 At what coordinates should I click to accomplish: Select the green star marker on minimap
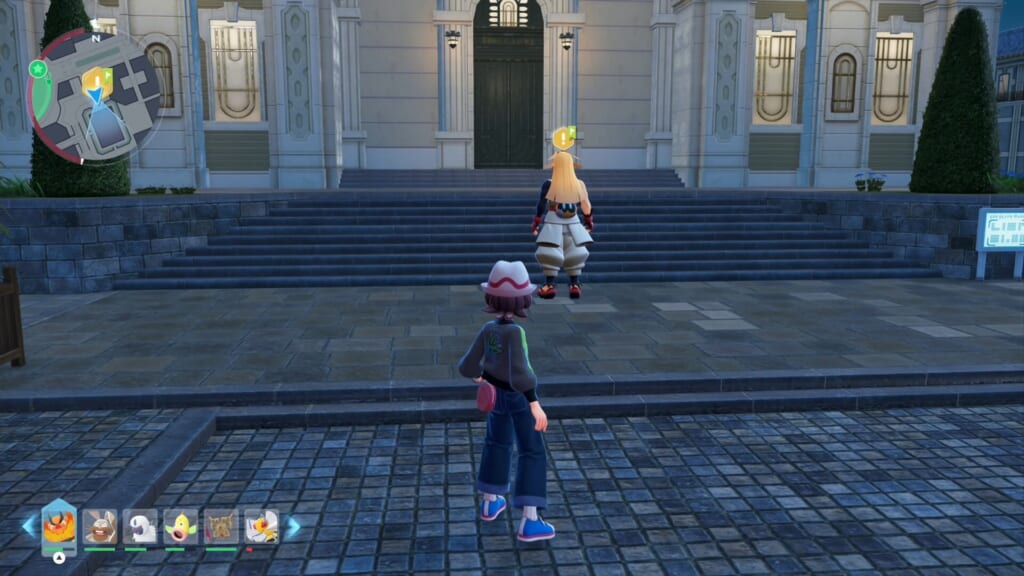(38, 69)
